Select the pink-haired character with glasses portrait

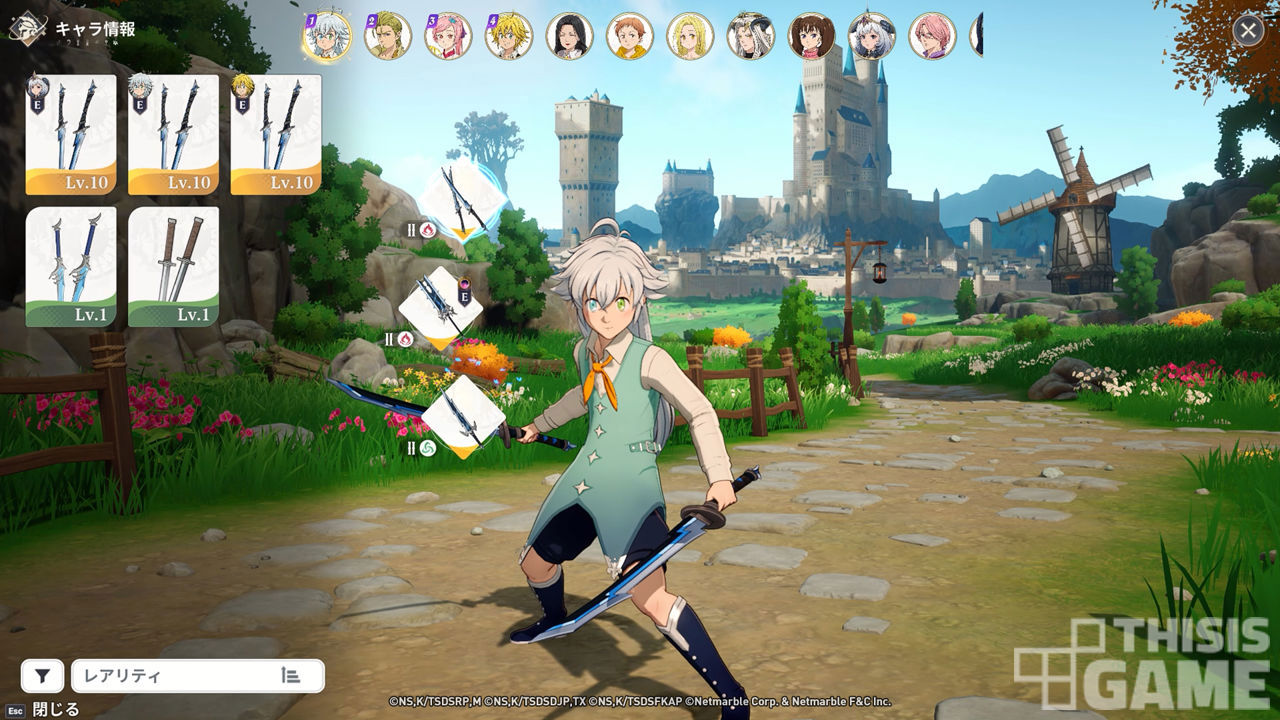click(932, 36)
